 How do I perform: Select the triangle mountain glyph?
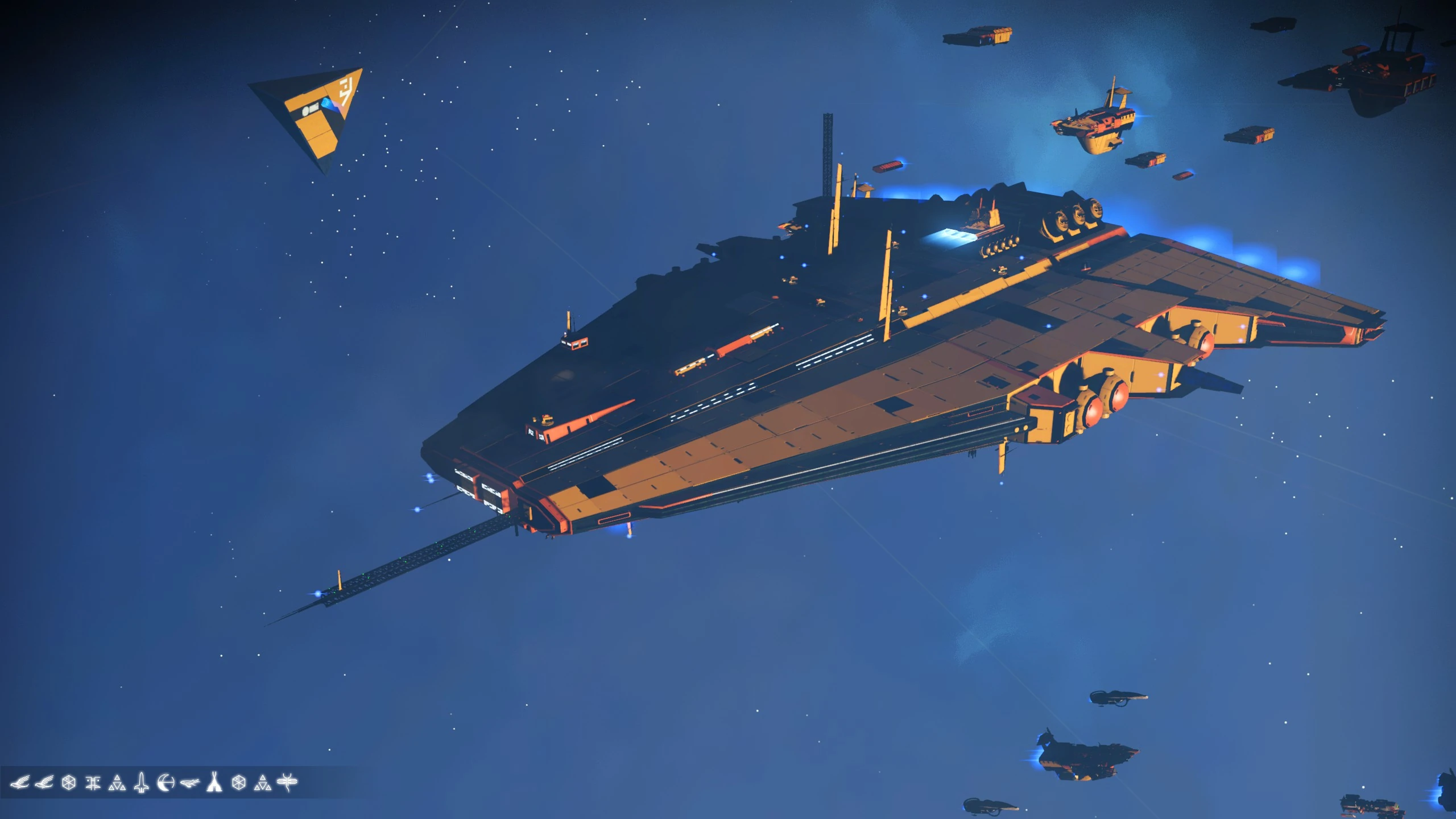(x=117, y=782)
